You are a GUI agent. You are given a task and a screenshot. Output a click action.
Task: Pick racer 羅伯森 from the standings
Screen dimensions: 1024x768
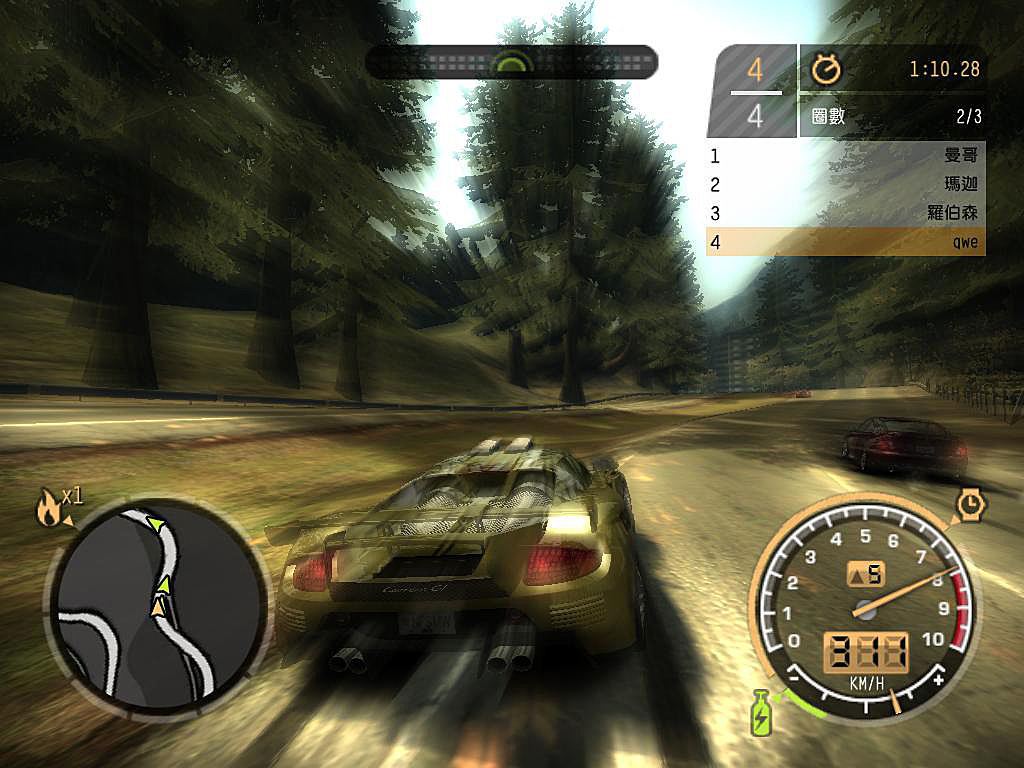845,213
